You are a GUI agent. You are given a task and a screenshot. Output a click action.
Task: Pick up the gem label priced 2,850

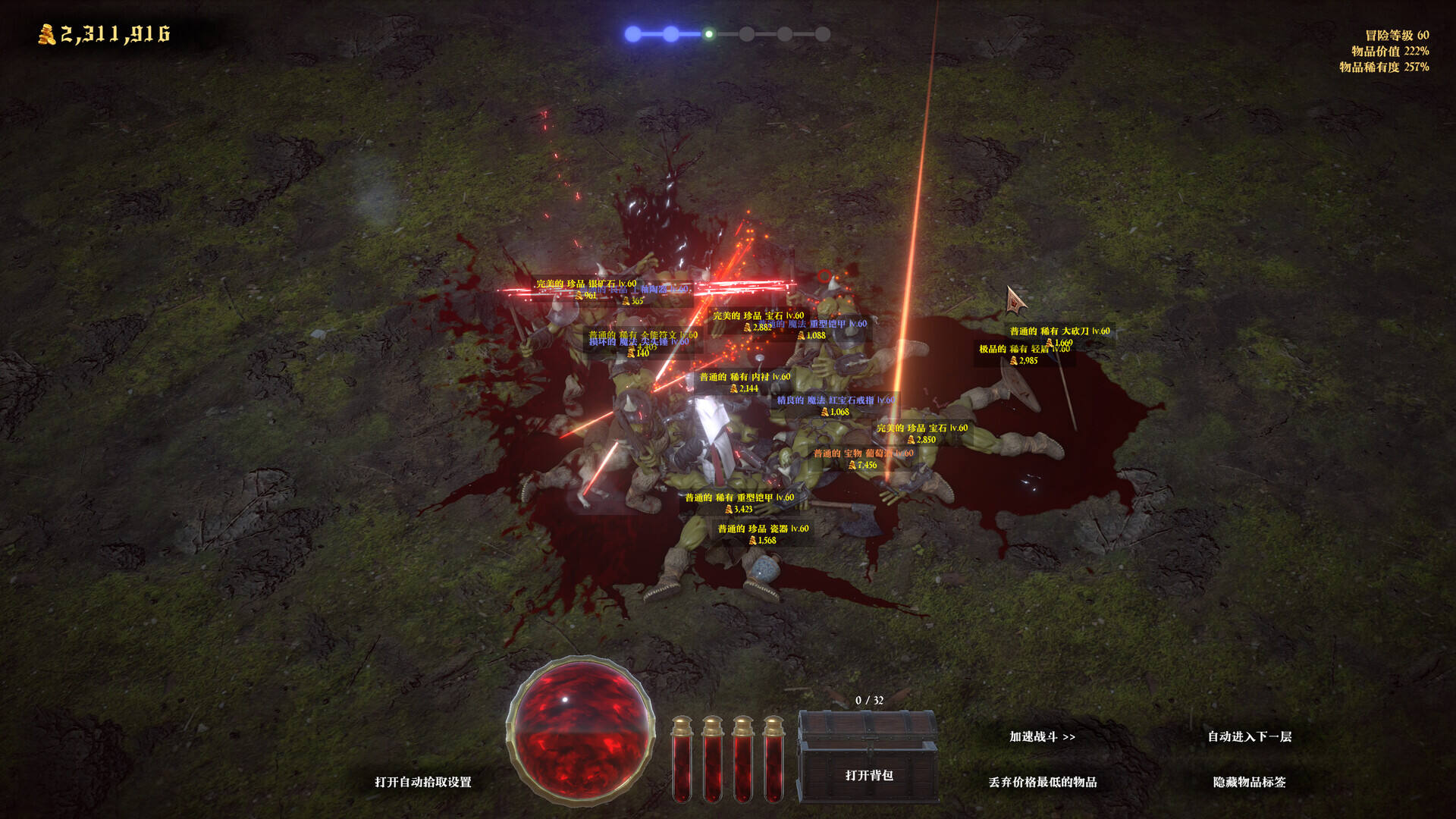click(x=921, y=428)
